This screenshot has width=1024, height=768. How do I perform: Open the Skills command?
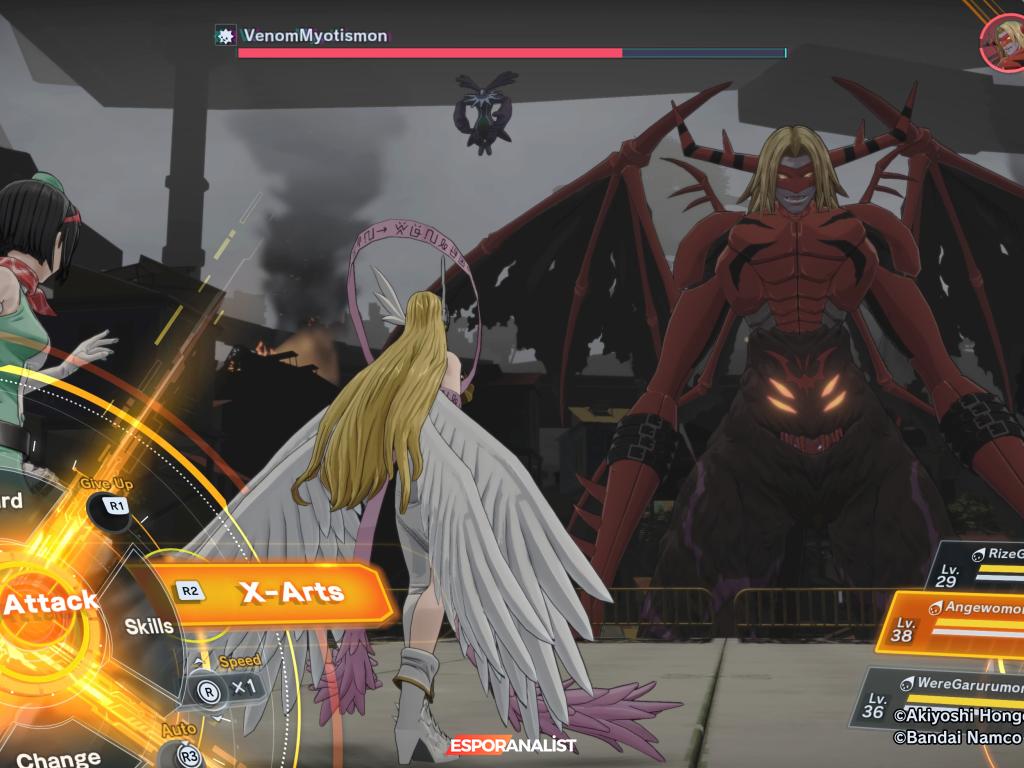tap(149, 627)
